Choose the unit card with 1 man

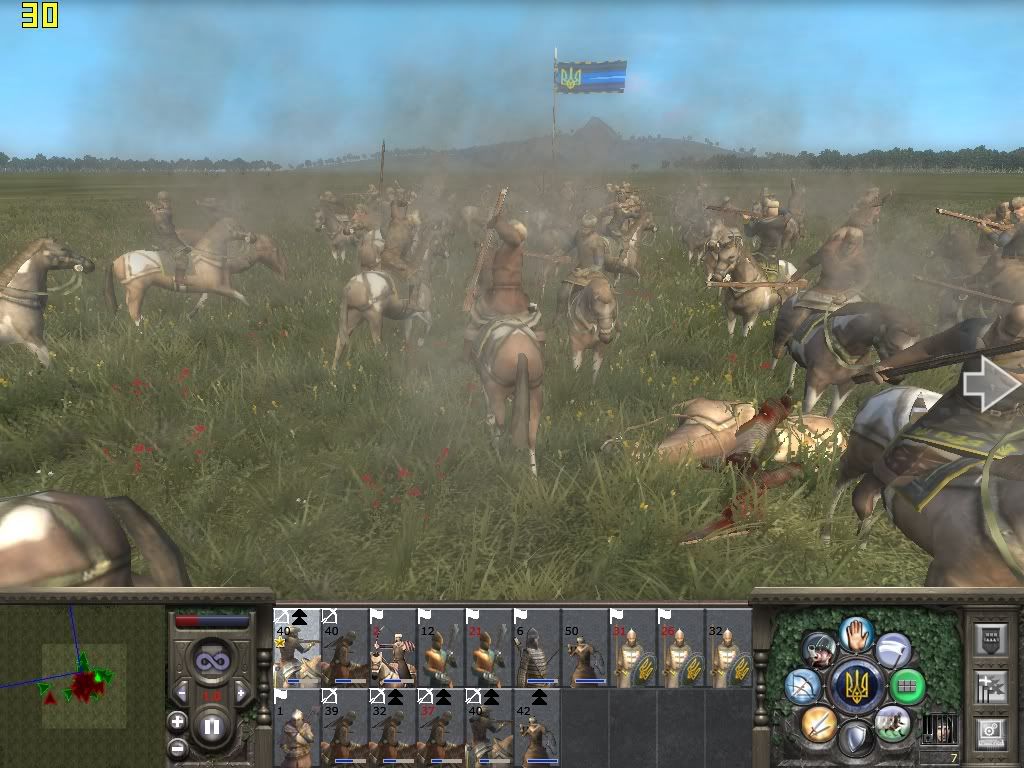(297, 727)
